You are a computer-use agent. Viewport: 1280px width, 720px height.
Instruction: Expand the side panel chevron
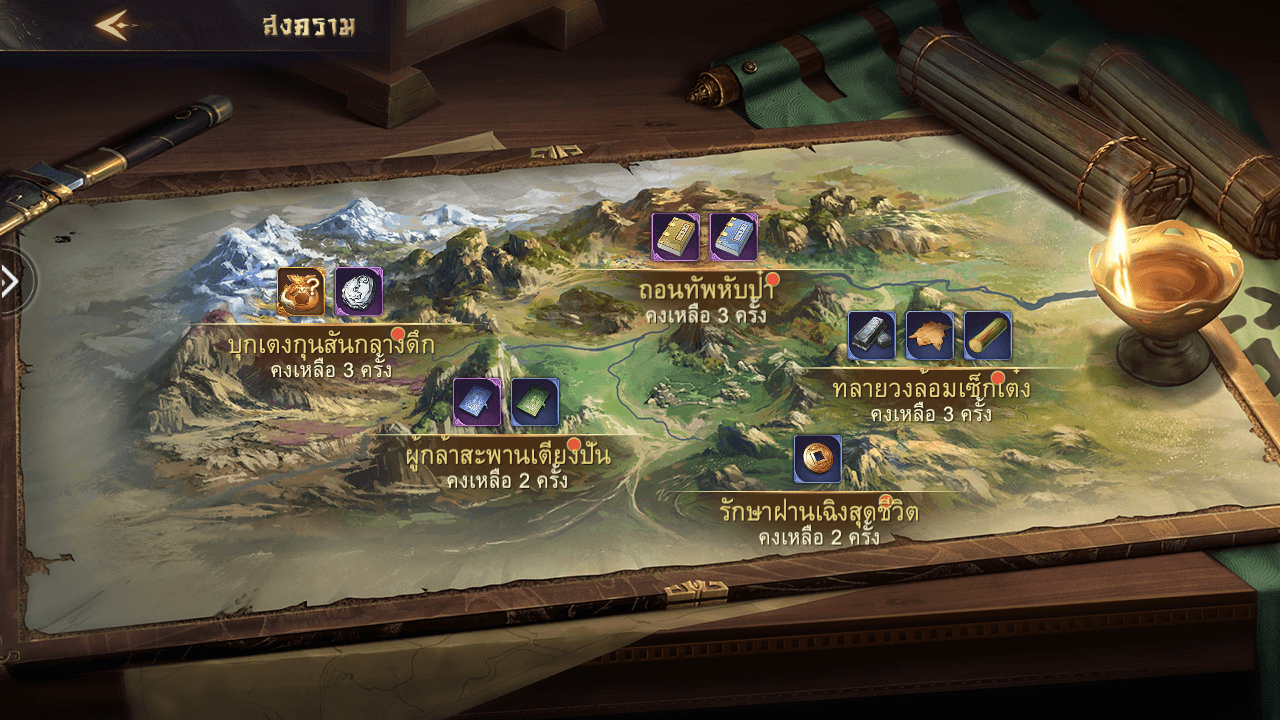[x=11, y=282]
